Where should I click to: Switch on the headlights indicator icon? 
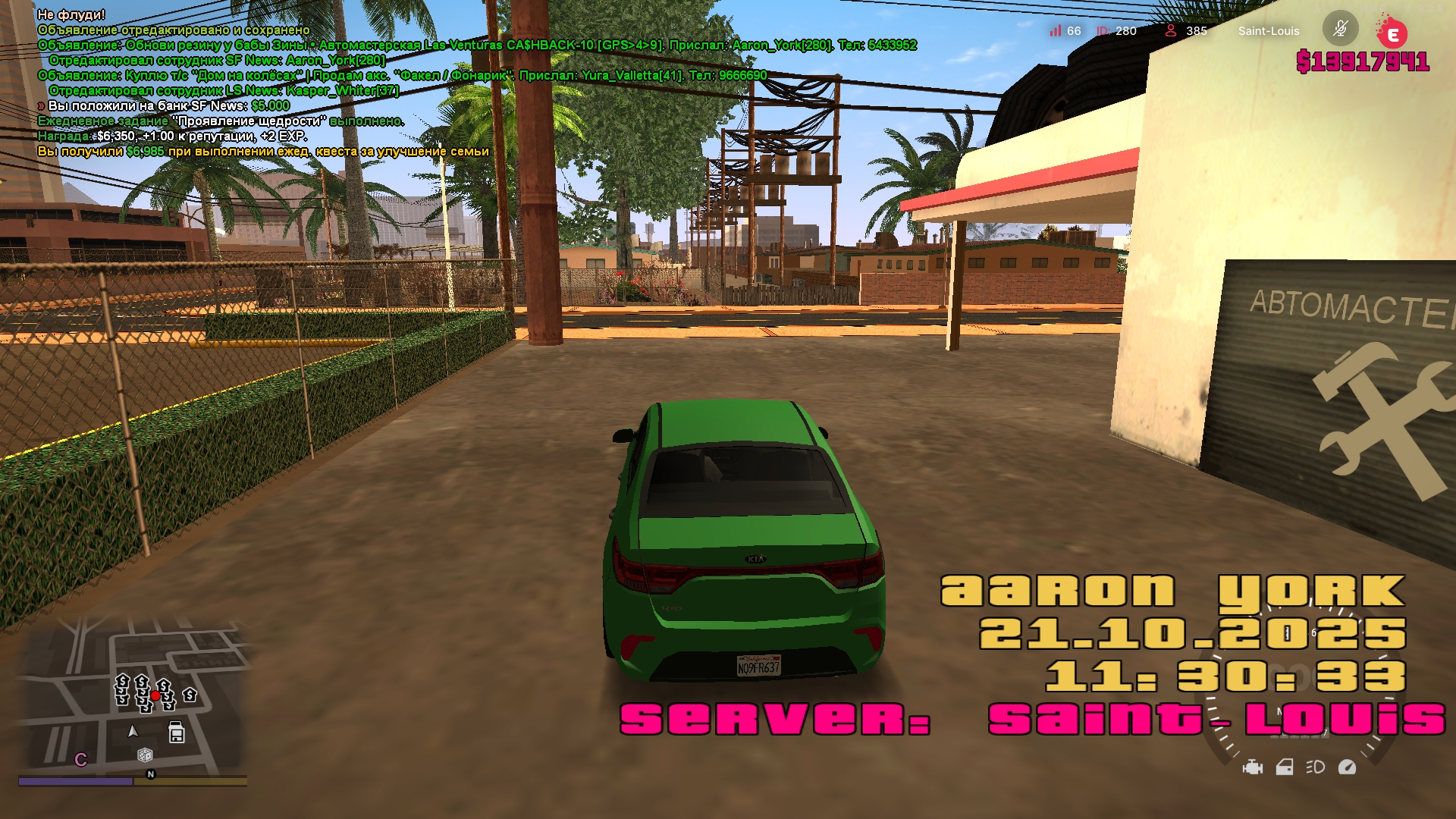pyautogui.click(x=1316, y=767)
